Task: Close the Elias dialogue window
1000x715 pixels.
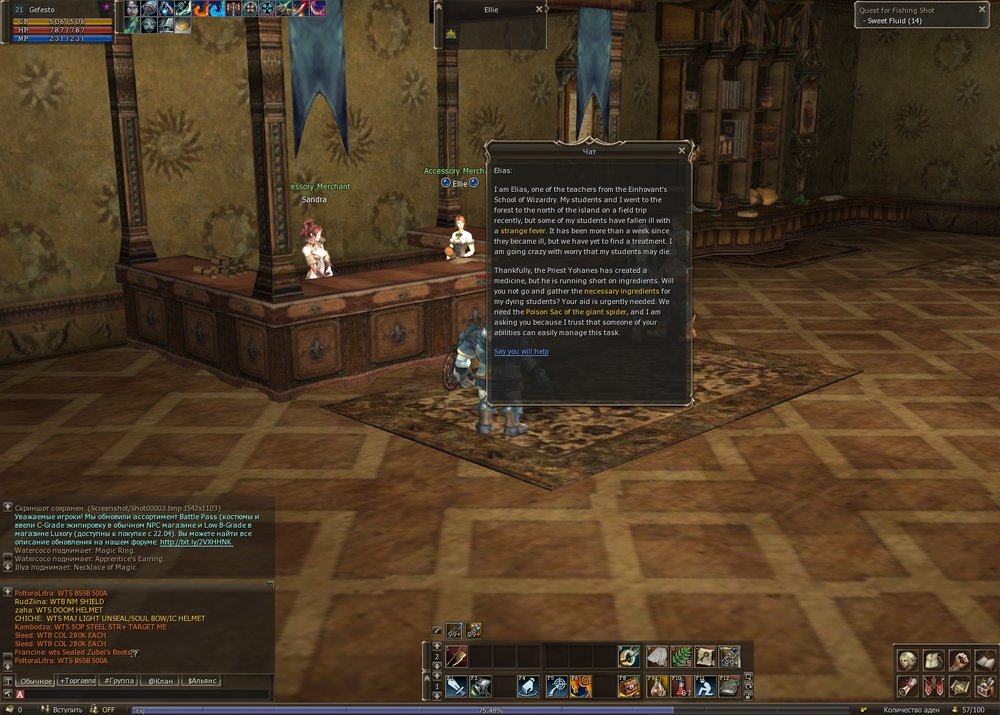Action: 682,151
